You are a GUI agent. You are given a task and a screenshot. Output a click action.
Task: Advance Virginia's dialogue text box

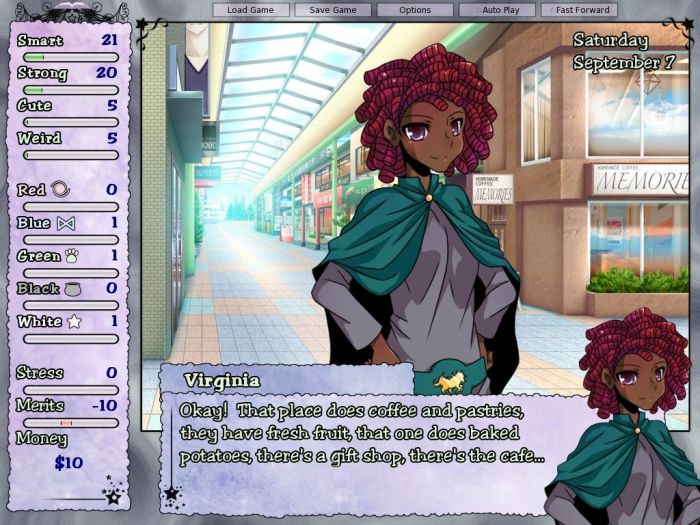coord(360,435)
